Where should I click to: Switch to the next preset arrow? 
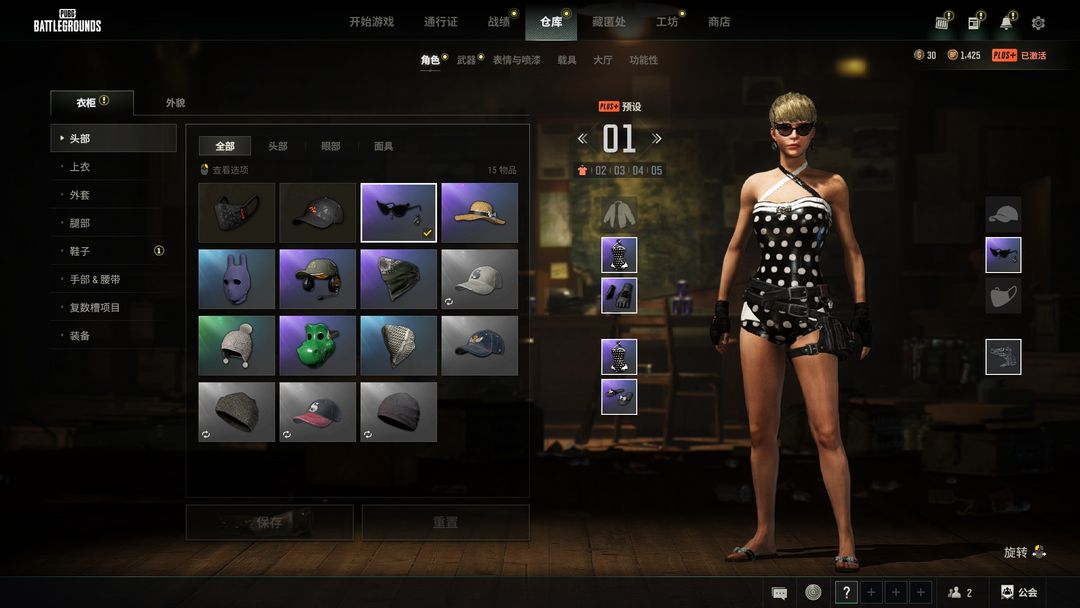coord(657,139)
